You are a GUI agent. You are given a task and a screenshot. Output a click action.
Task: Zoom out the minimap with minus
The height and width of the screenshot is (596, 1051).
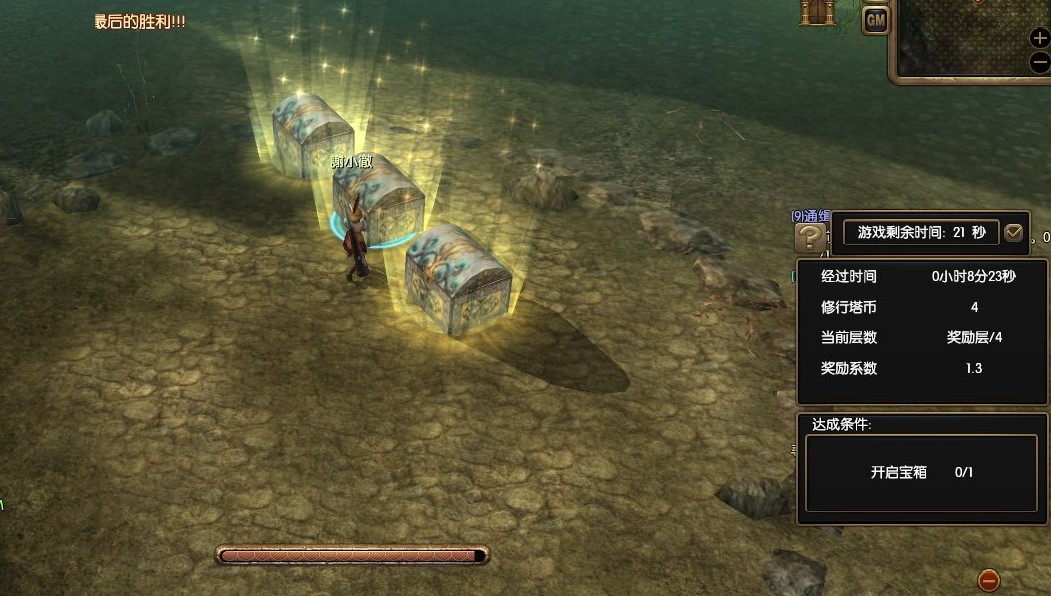(x=1040, y=62)
